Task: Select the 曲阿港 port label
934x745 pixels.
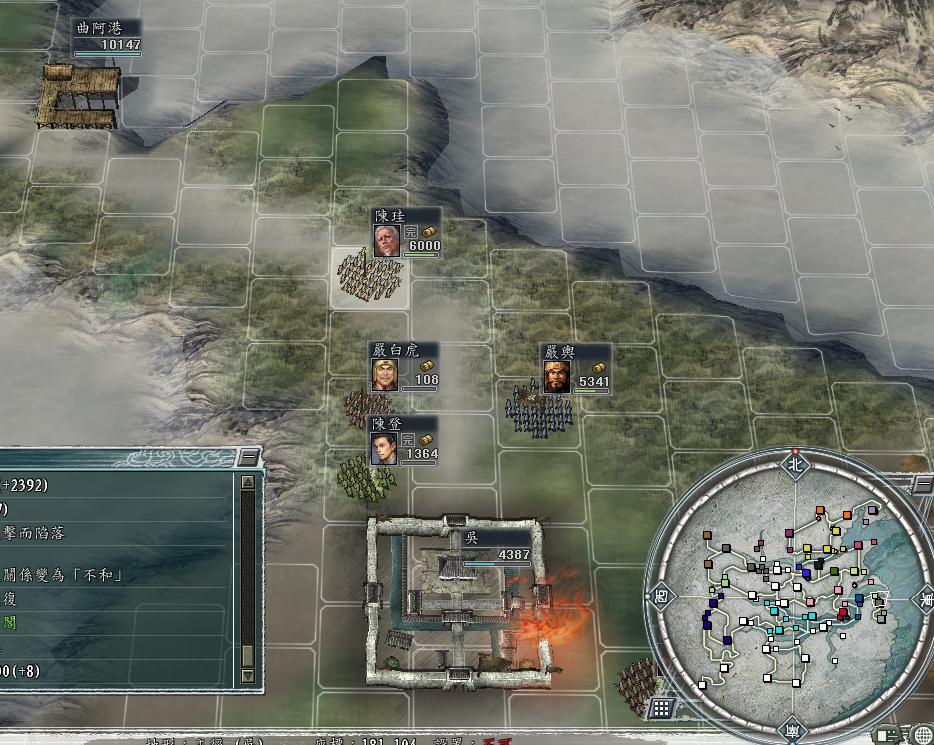Action: point(107,36)
